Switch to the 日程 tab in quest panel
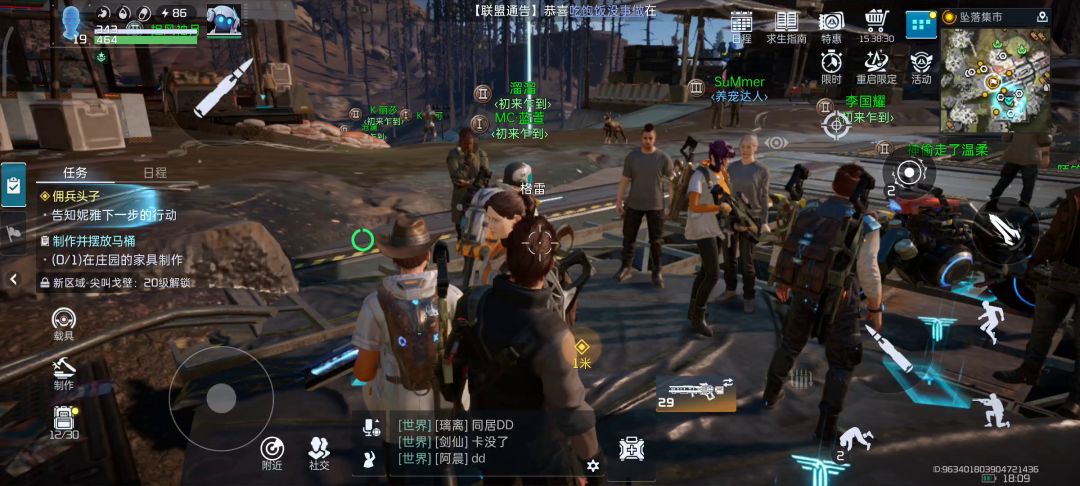1080x486 pixels. click(155, 172)
